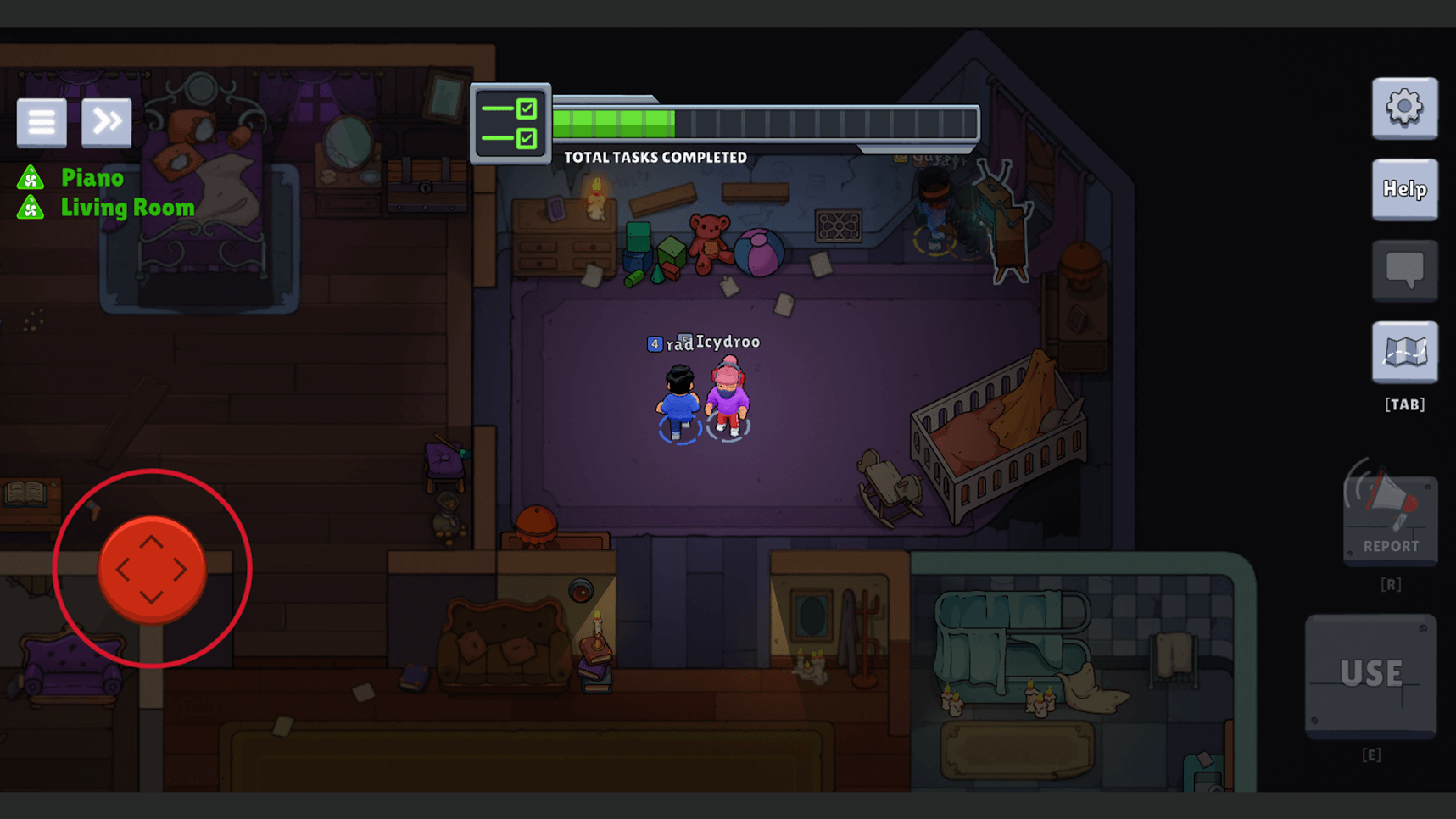Show the map
Screen dimensions: 1456x819
(x=1404, y=352)
